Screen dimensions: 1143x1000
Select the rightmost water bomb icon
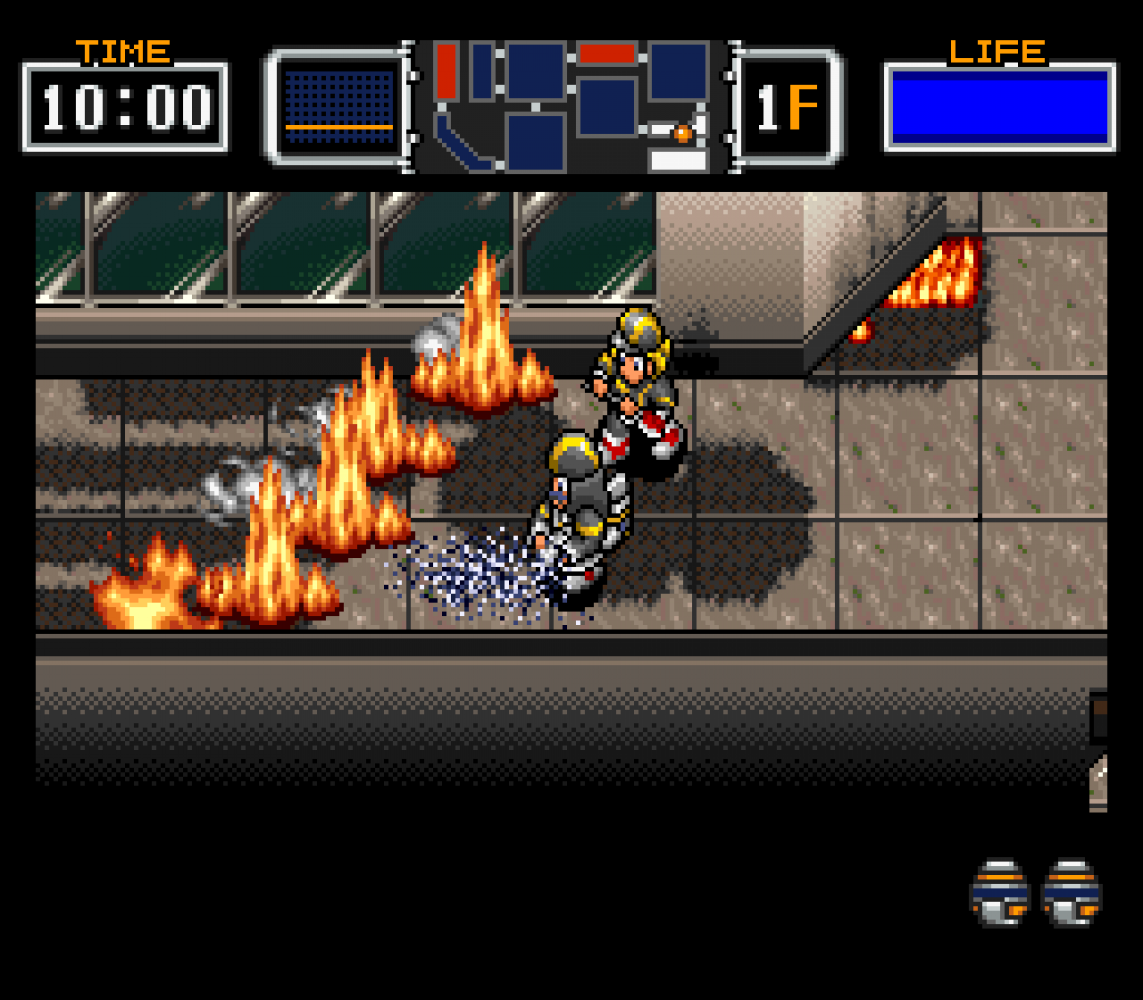coord(1071,891)
